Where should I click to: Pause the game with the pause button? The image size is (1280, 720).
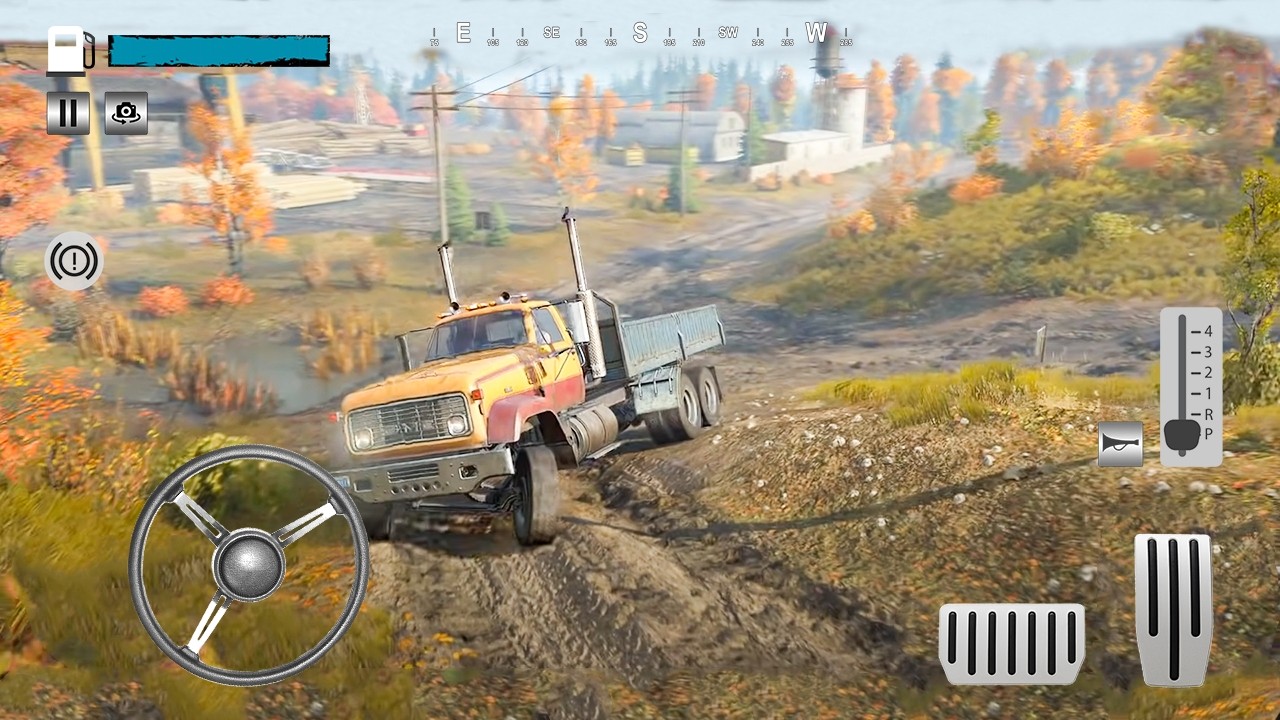(x=68, y=113)
